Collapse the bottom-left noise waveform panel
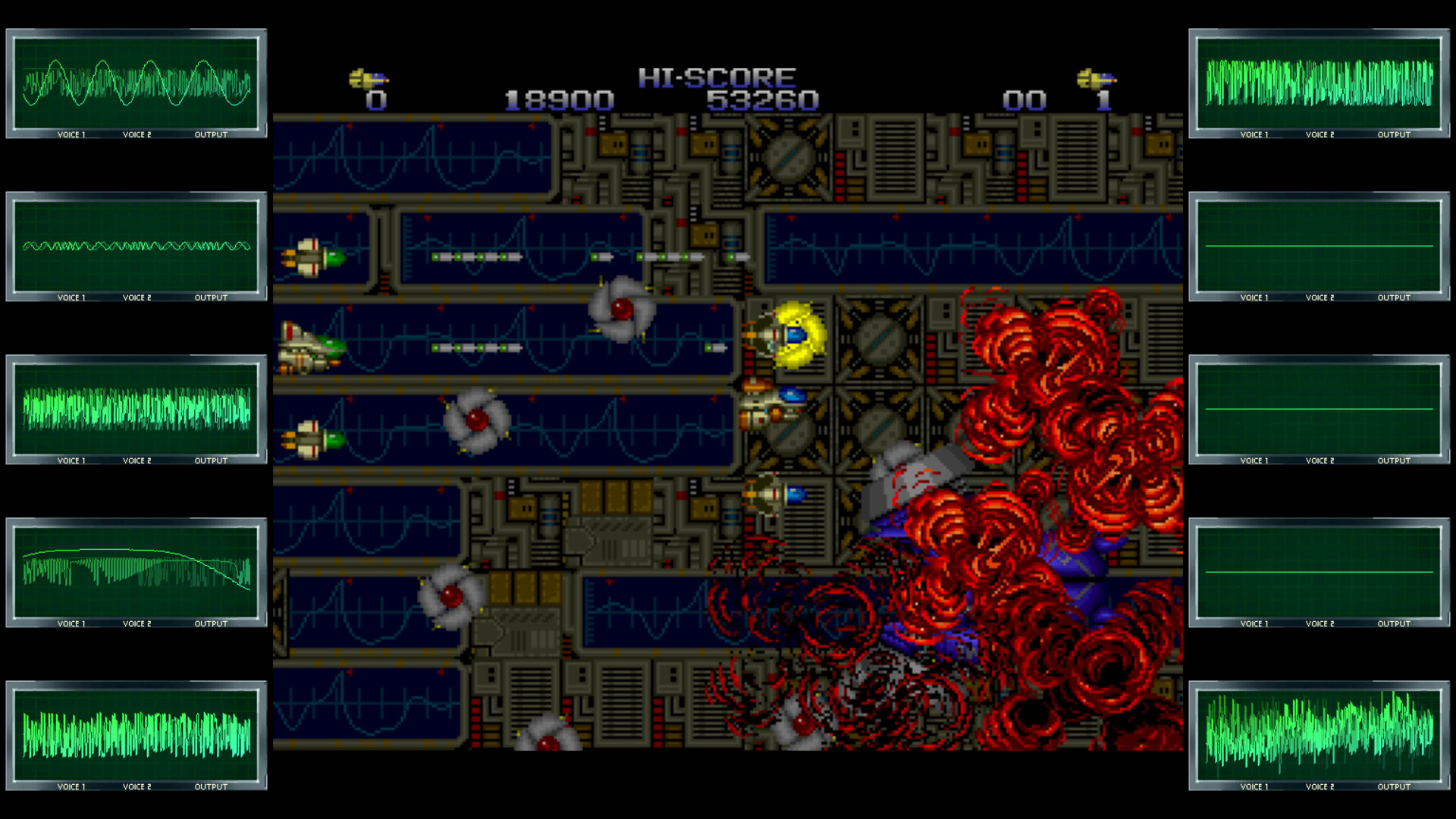 click(x=136, y=732)
